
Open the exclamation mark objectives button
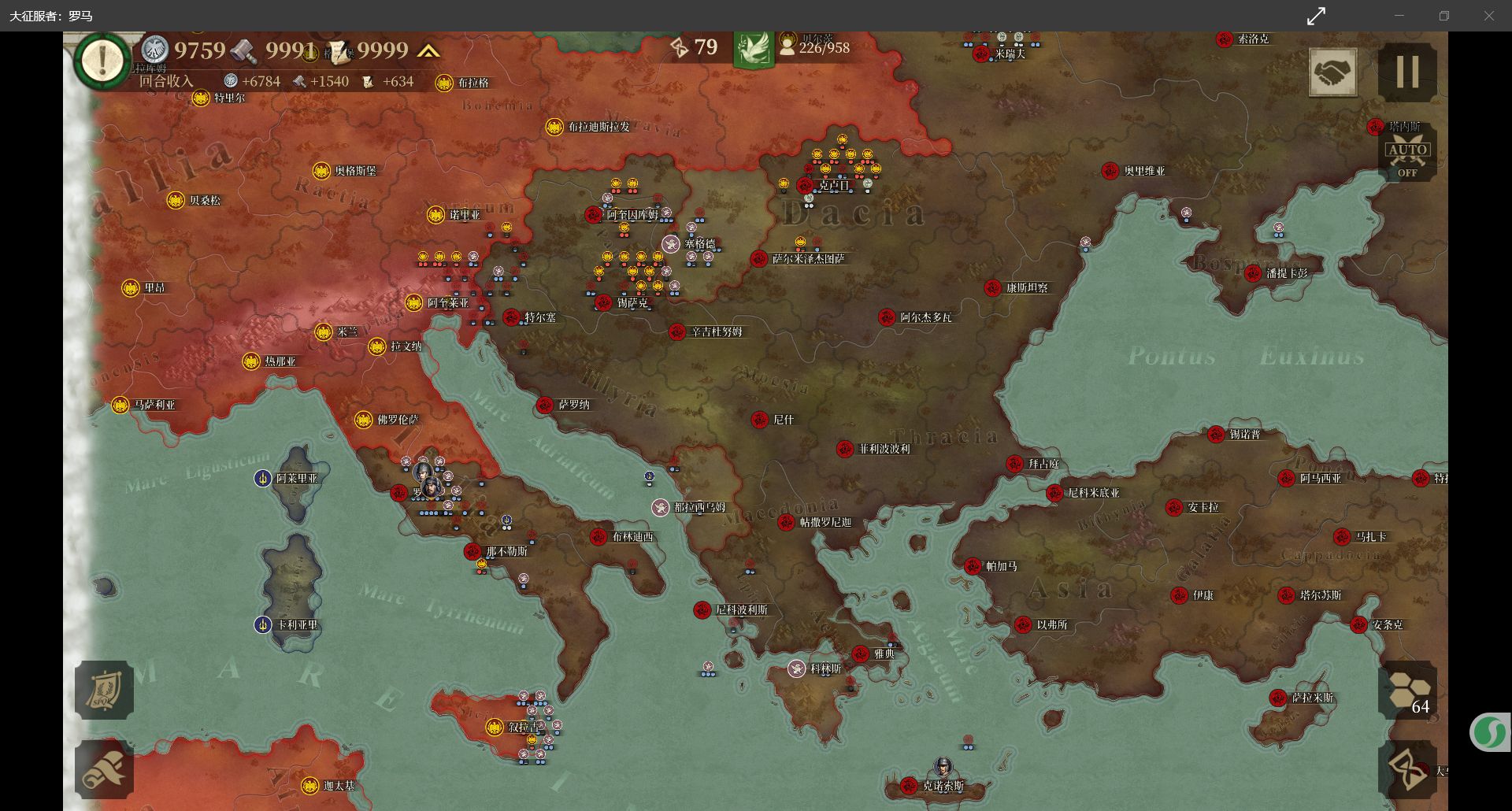coord(102,59)
